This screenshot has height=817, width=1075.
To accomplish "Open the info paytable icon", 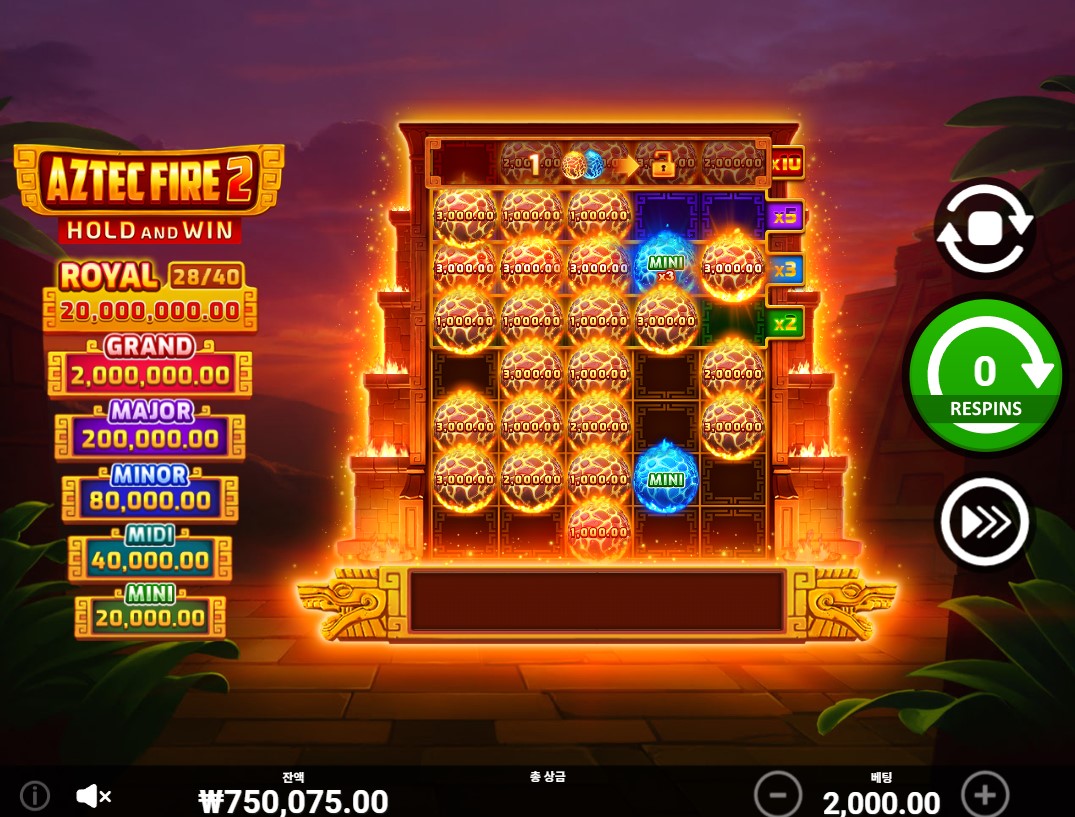I will (x=35, y=796).
